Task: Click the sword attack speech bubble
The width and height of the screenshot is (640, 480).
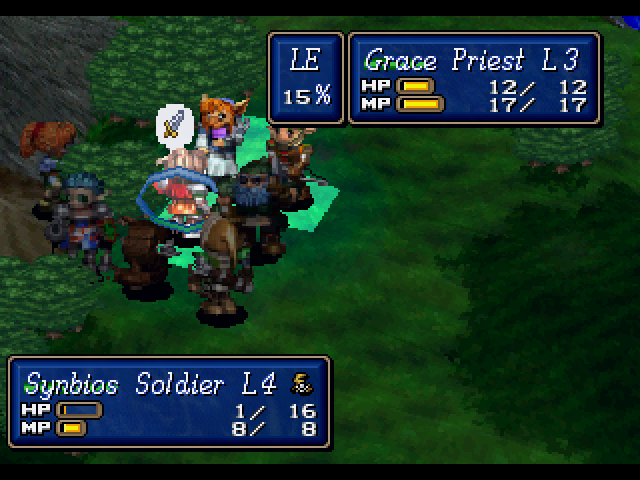Action: [173, 124]
